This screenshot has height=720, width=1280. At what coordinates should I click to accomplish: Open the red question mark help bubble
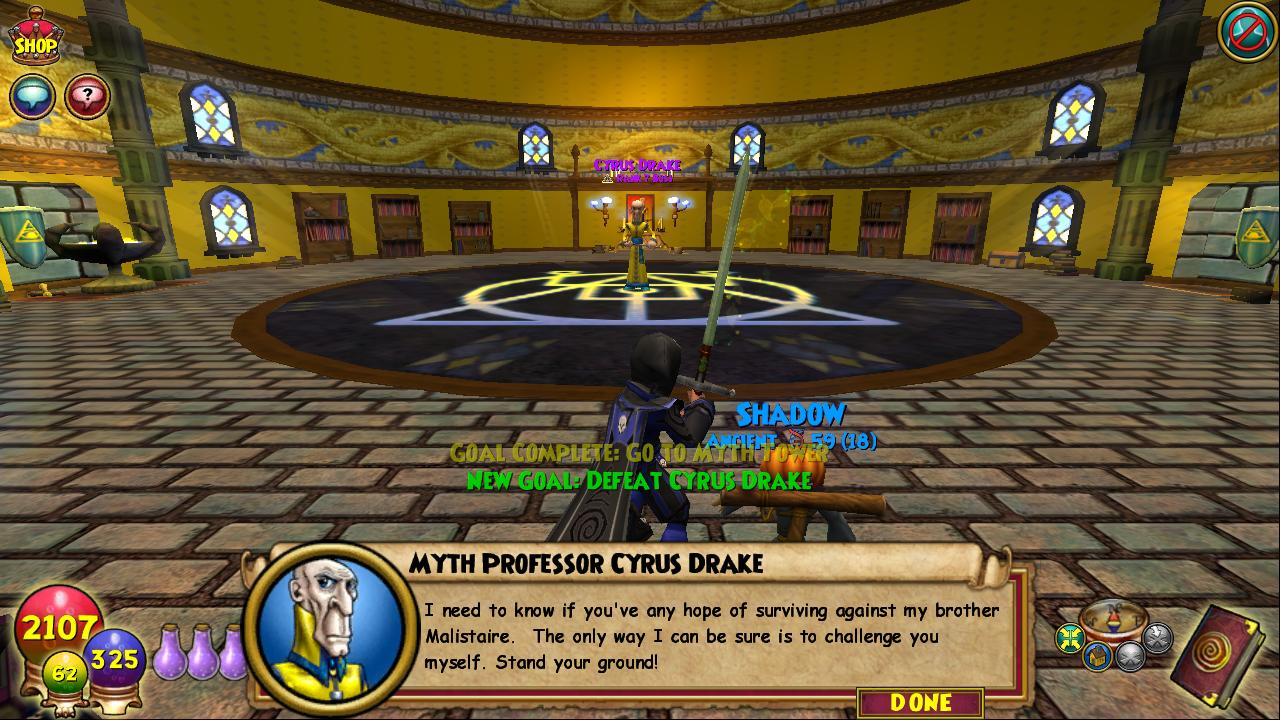pyautogui.click(x=88, y=97)
